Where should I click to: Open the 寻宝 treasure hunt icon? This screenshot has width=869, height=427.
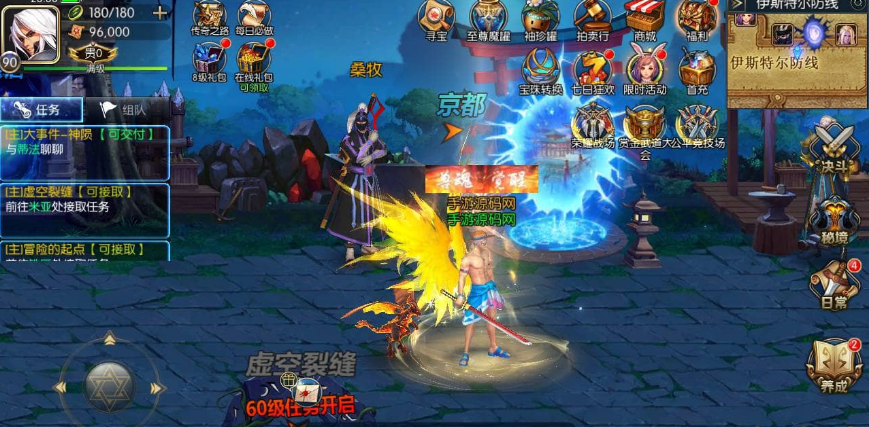[x=436, y=18]
